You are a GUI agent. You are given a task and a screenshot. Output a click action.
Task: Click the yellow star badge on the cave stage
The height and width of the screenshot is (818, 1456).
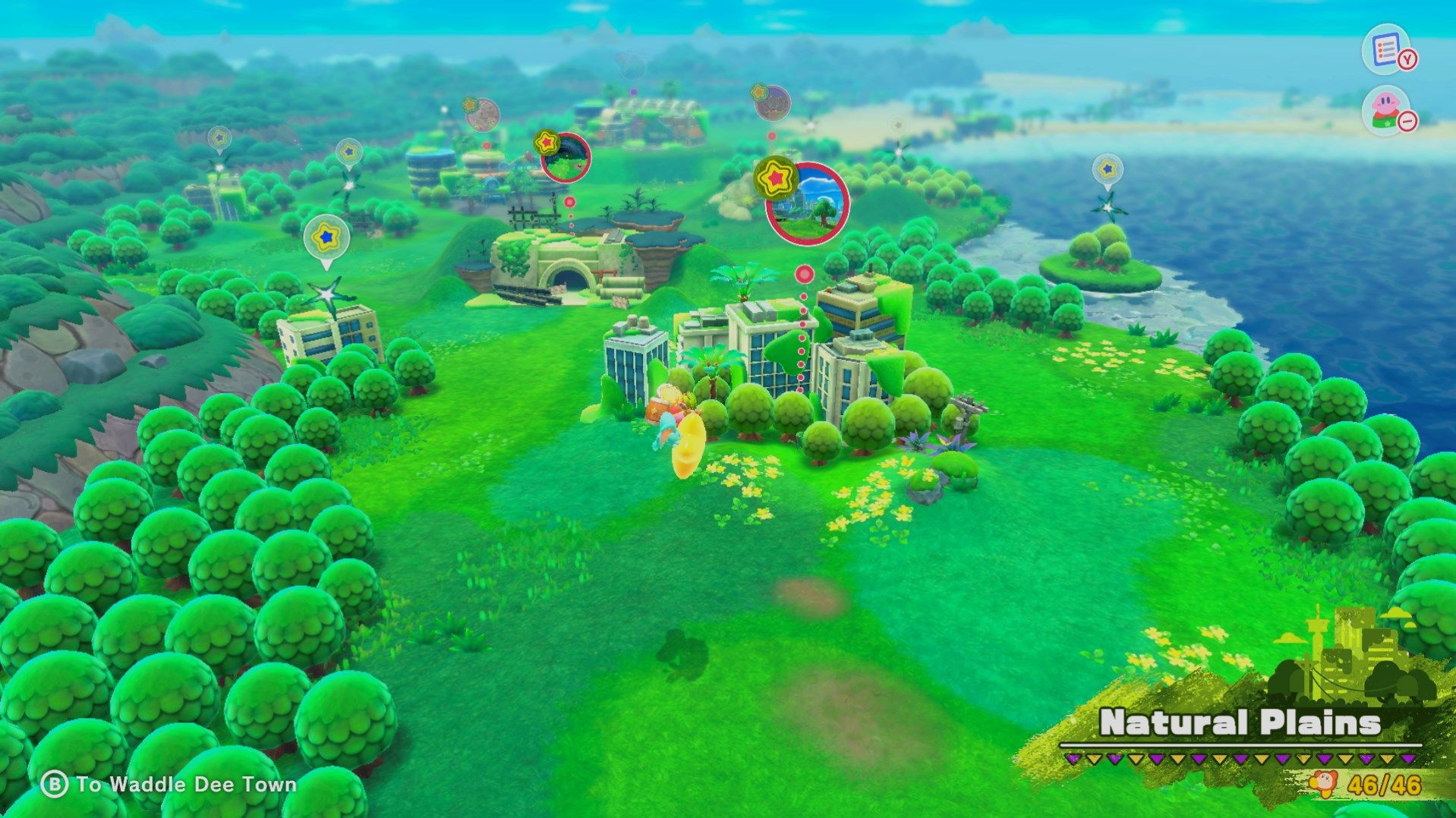click(547, 143)
